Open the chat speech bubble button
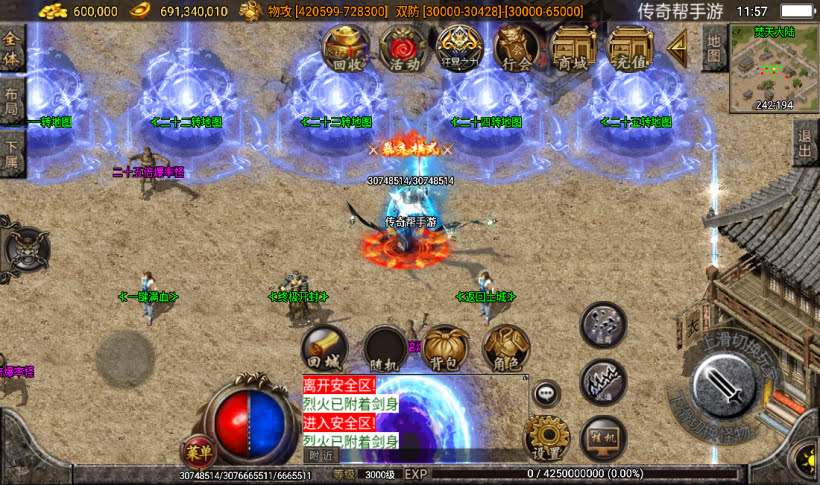The height and width of the screenshot is (485, 820). click(546, 393)
